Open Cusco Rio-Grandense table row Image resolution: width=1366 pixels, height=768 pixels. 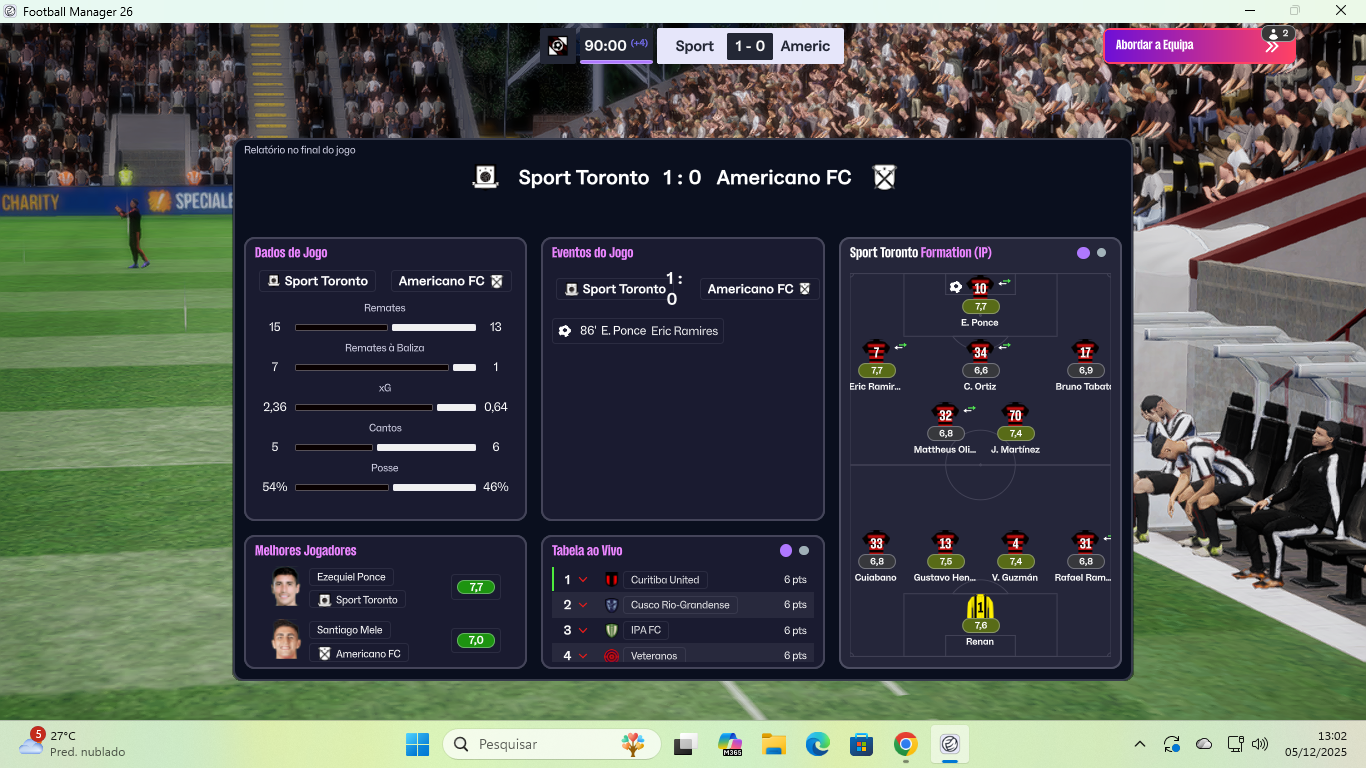(680, 605)
